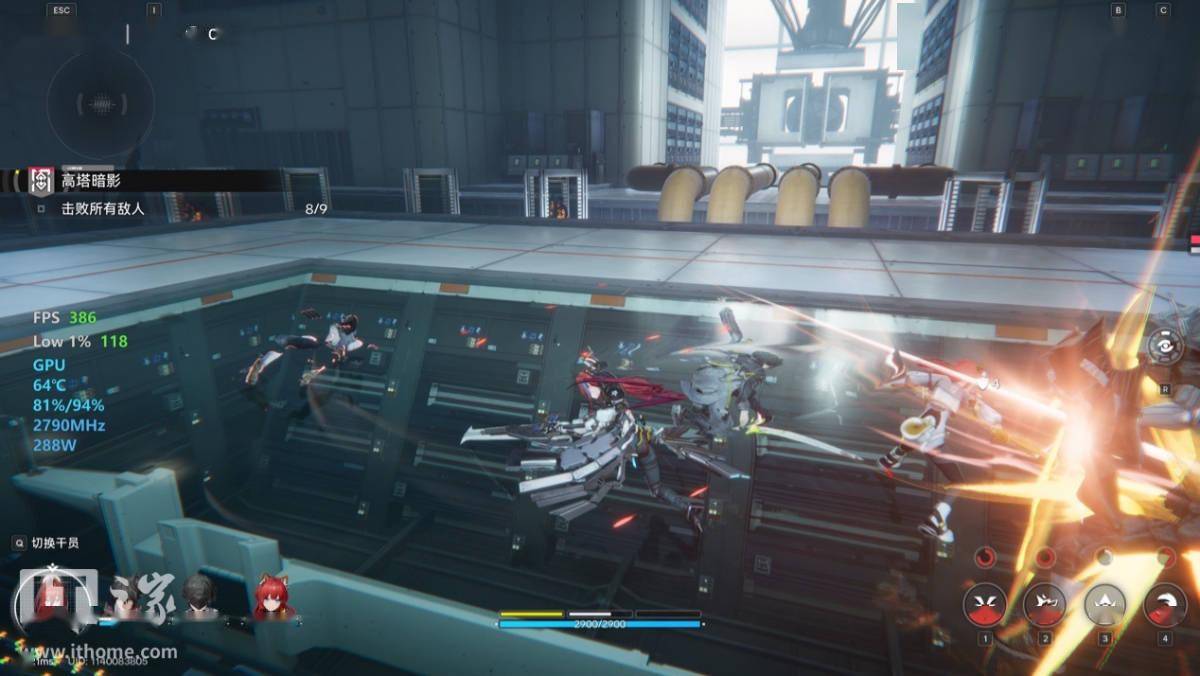Trigger the eye-shaped ability icon above R

pyautogui.click(x=1165, y=347)
